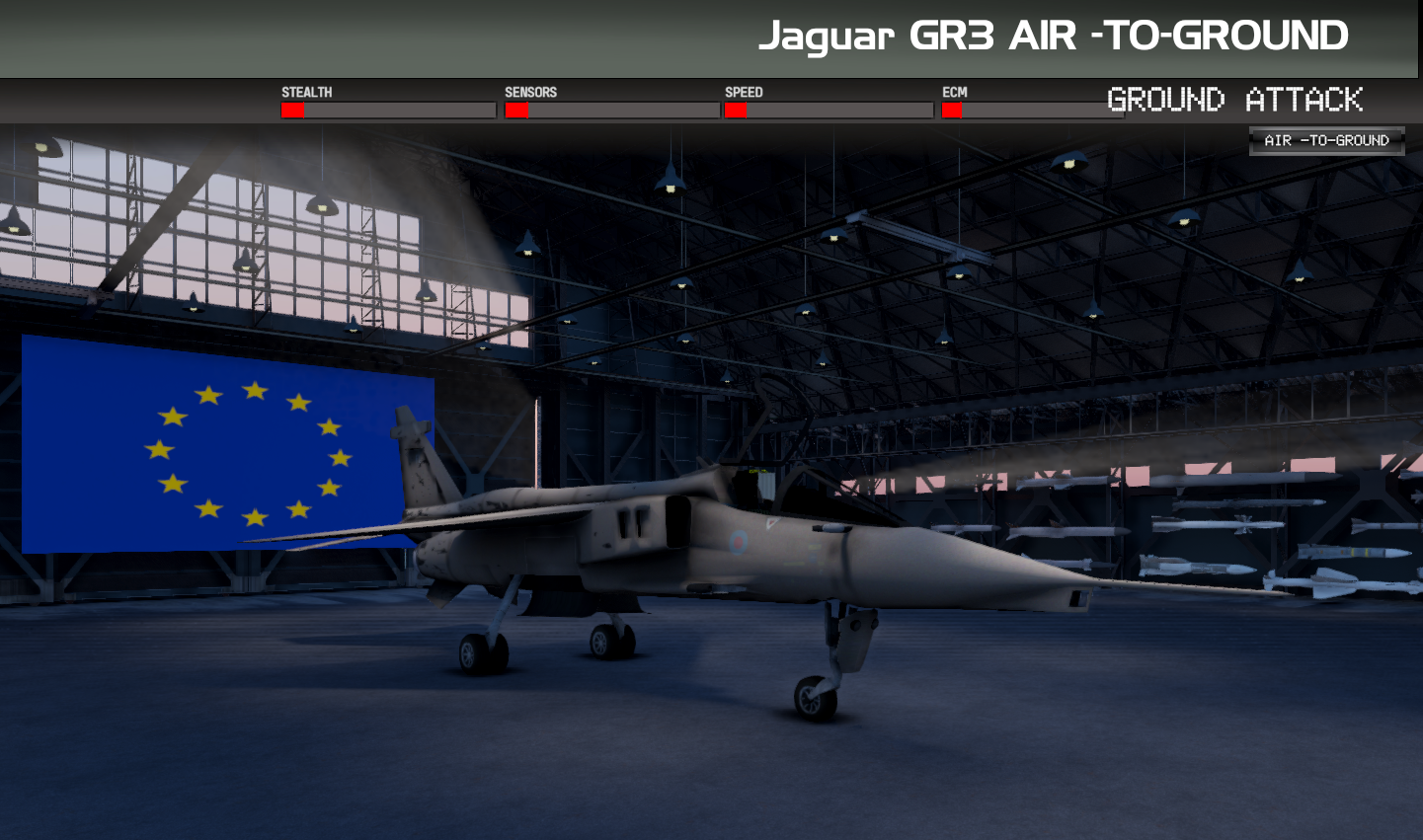This screenshot has width=1423, height=840.
Task: Select the AIR -TO-GROUND loadout button
Action: coord(1328,140)
